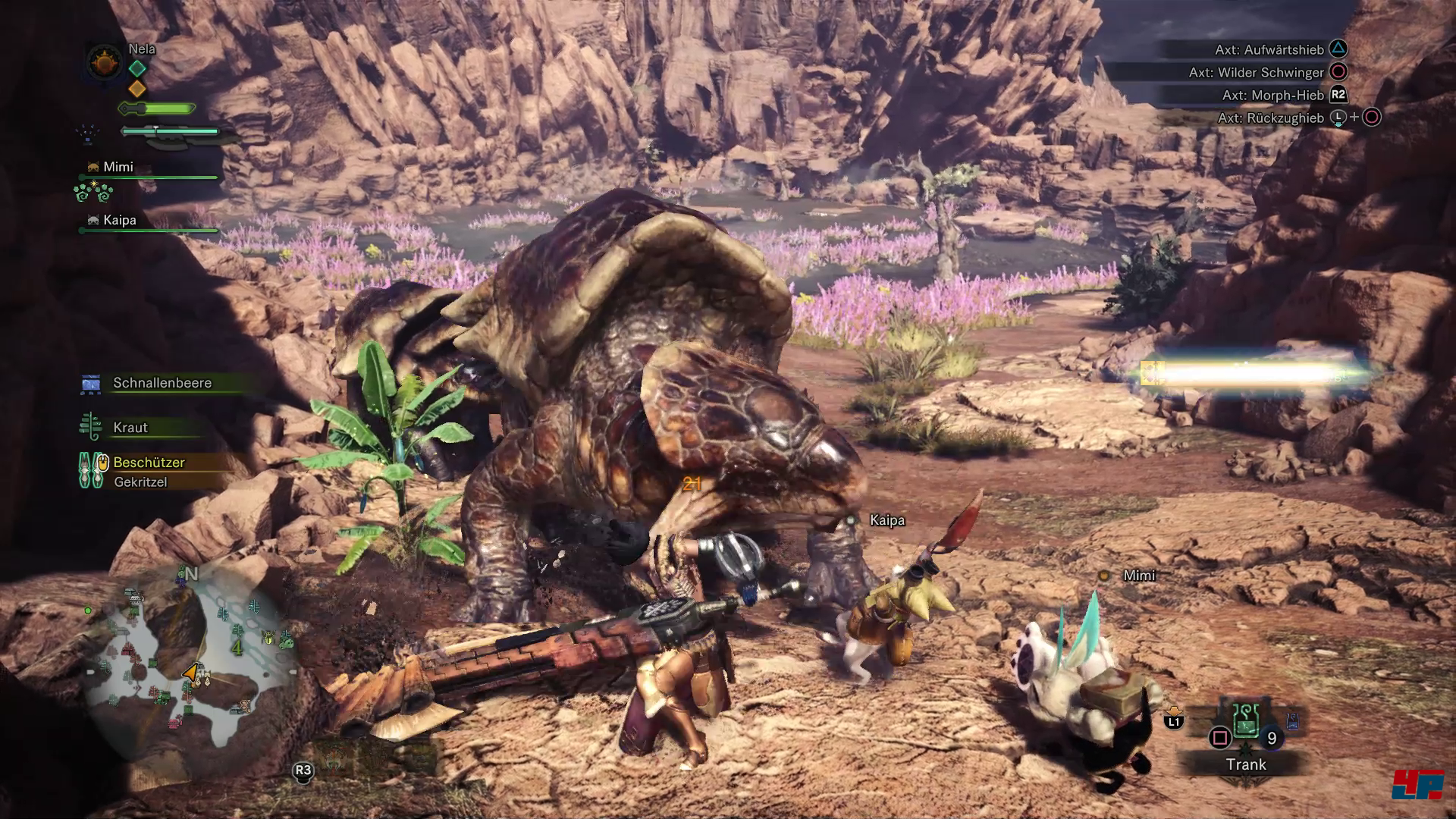1456x819 pixels.
Task: Click Mimi's palico party entry
Action: coord(118,168)
